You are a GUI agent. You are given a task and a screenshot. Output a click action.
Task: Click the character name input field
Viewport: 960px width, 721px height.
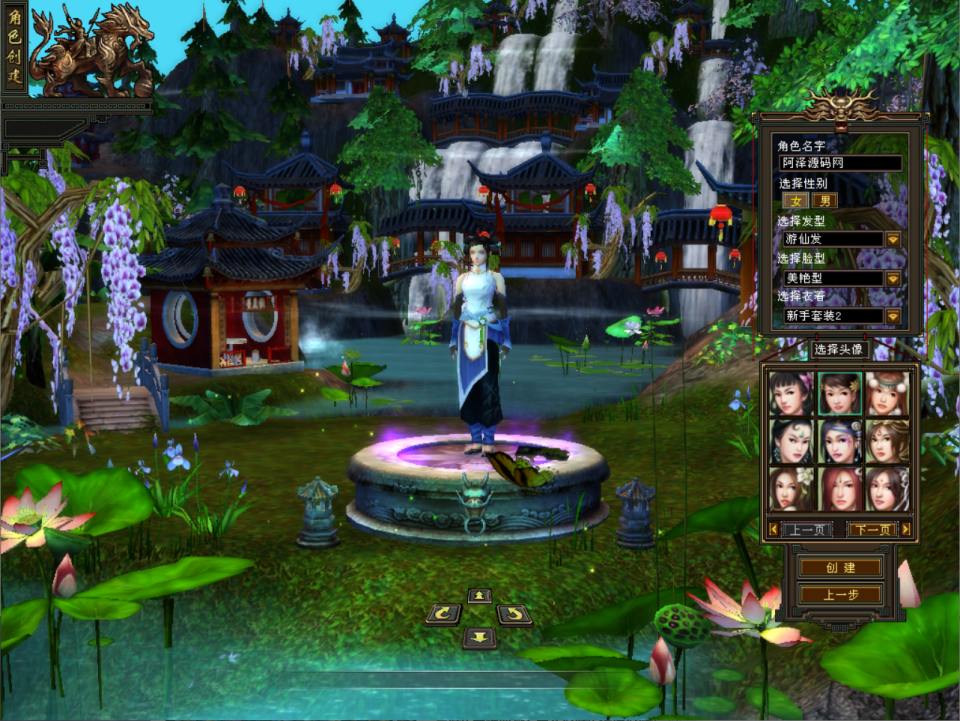tap(840, 163)
